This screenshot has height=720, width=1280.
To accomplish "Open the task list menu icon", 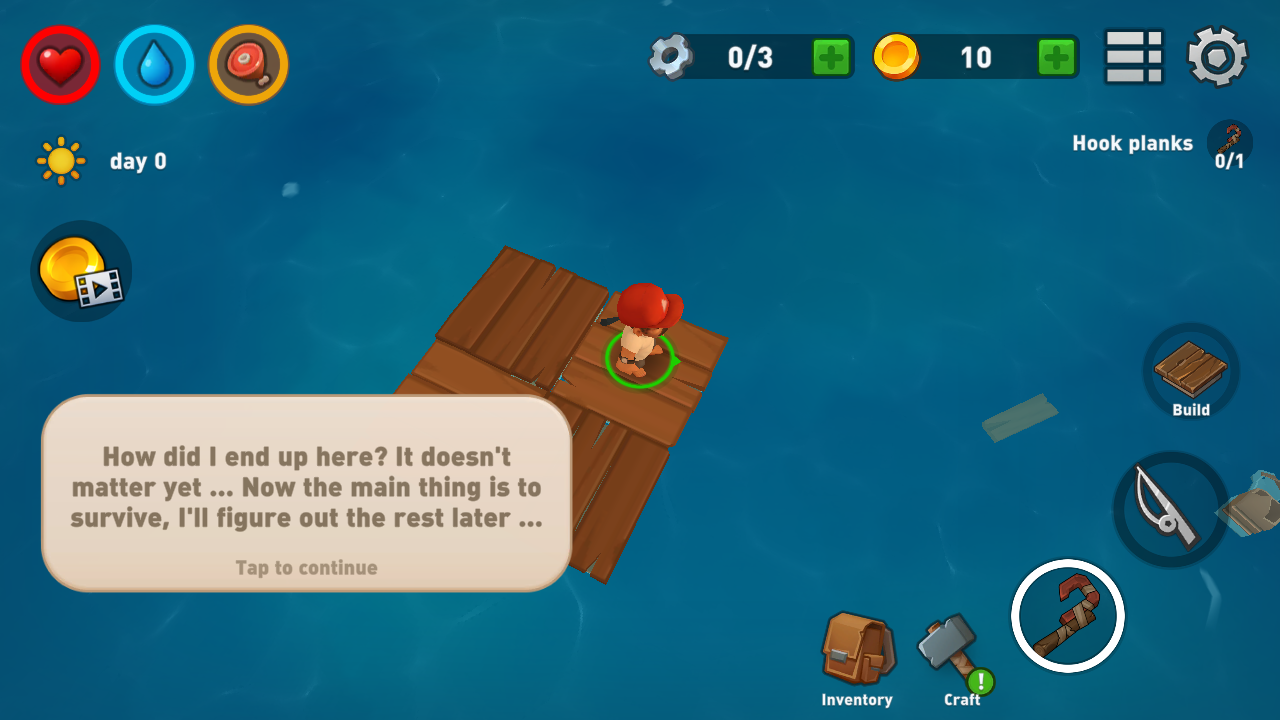I will point(1134,56).
